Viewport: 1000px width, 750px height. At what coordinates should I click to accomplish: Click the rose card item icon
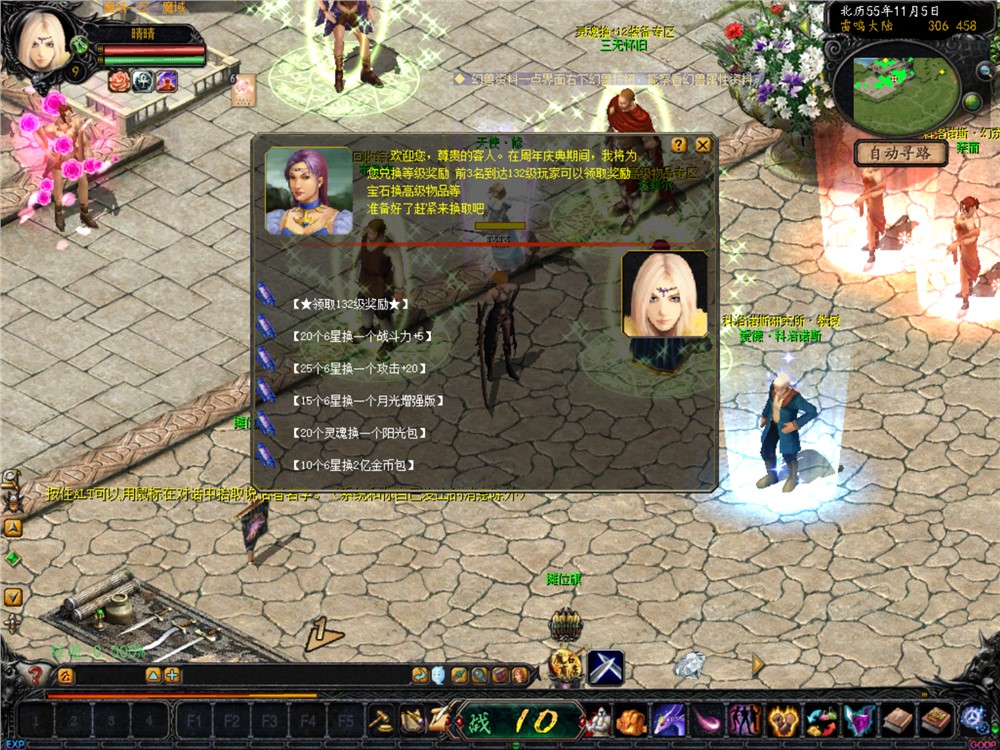click(243, 90)
